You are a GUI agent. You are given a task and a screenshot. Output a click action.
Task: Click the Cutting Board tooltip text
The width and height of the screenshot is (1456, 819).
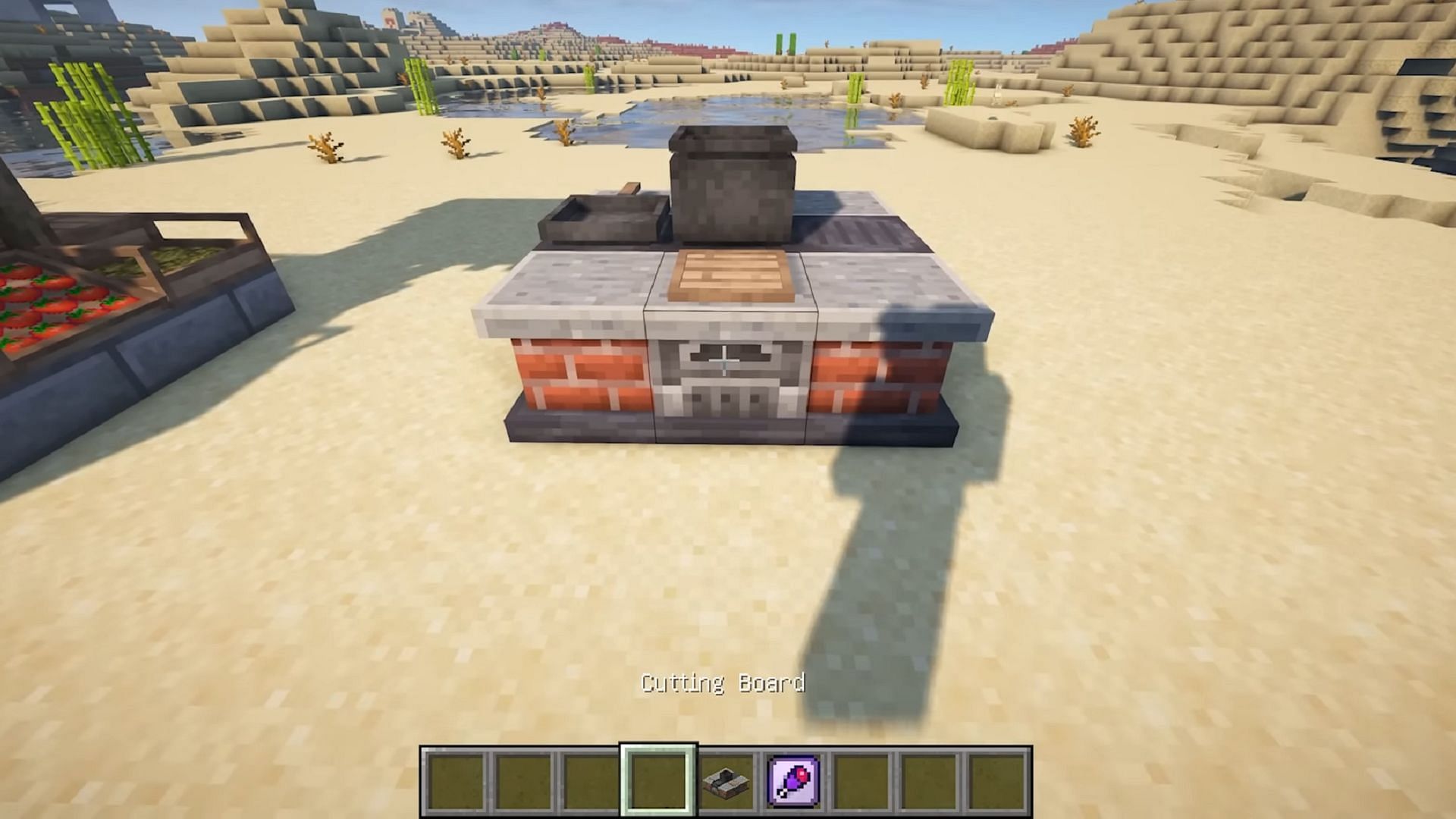724,683
